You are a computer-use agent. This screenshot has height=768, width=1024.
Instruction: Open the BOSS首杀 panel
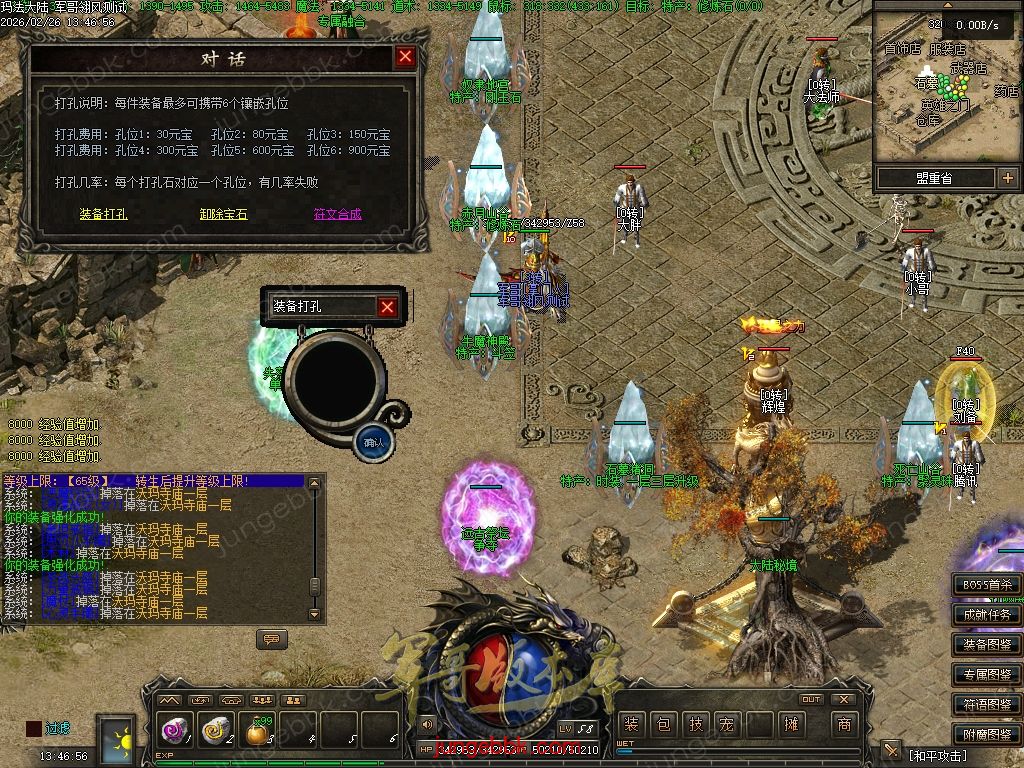click(986, 585)
